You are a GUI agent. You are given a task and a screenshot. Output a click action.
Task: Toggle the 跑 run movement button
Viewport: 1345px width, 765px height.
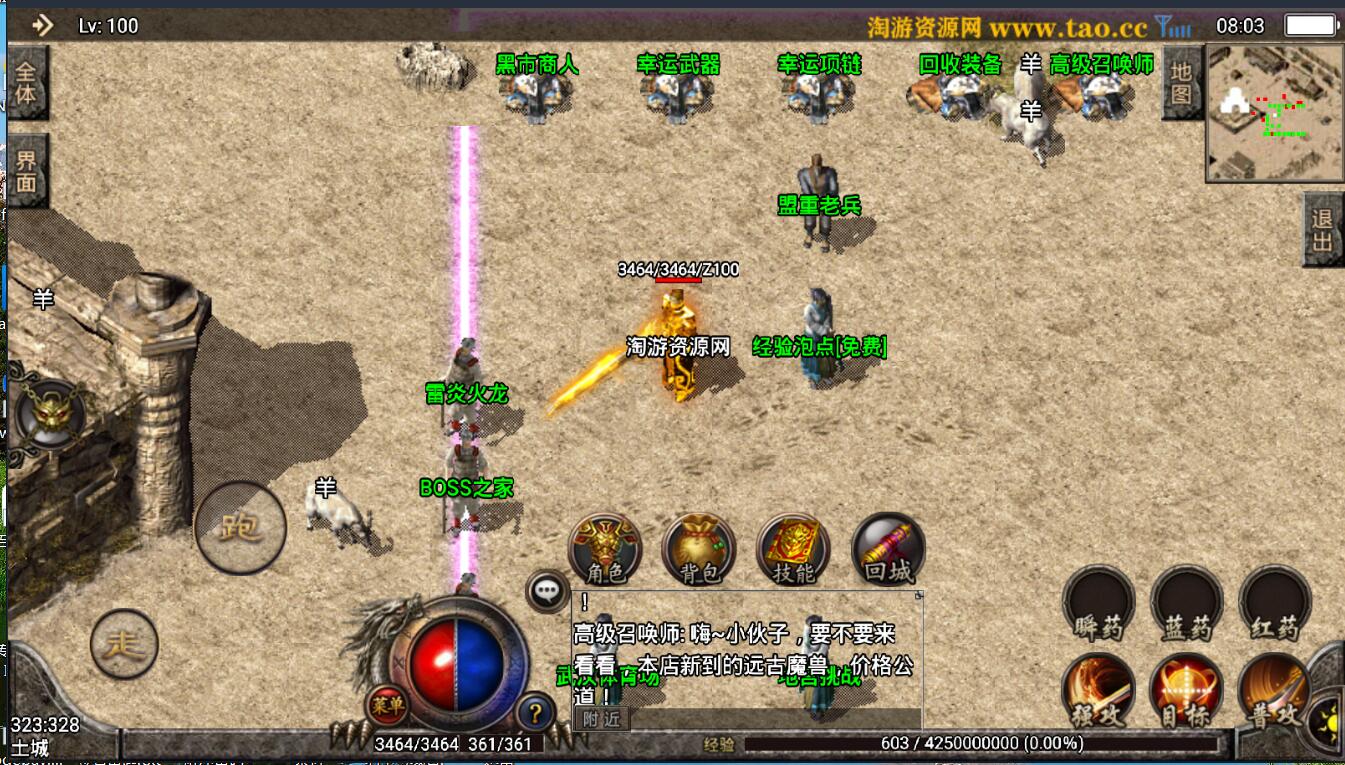click(x=240, y=527)
